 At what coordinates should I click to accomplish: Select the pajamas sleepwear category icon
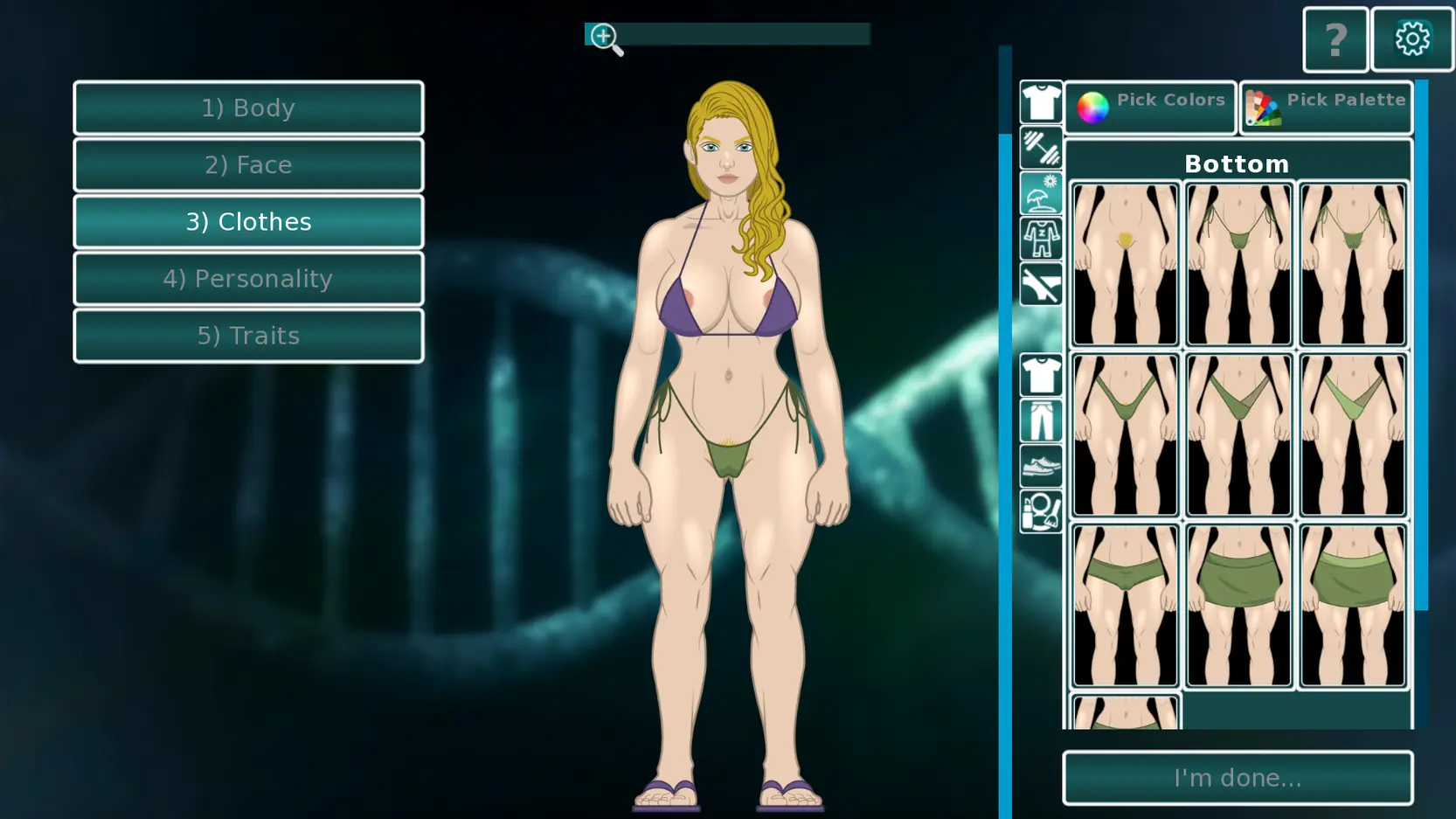(1040, 239)
